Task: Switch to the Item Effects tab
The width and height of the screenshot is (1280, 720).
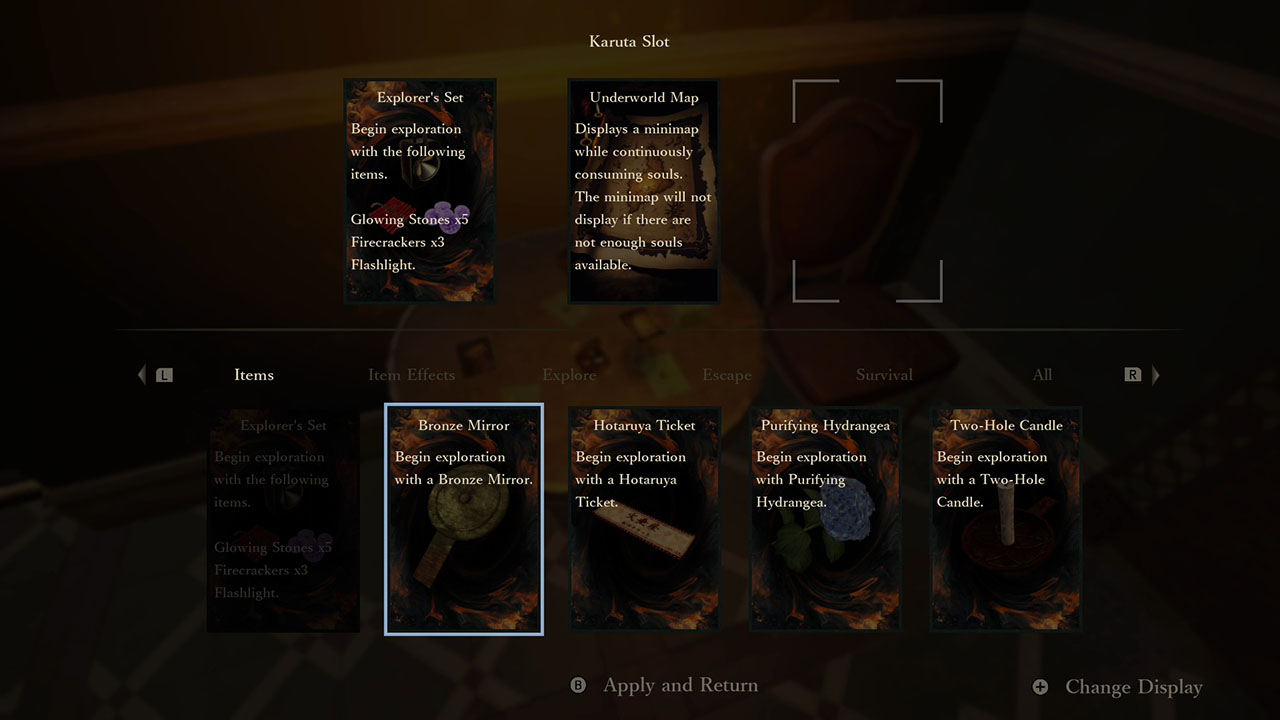Action: (411, 374)
